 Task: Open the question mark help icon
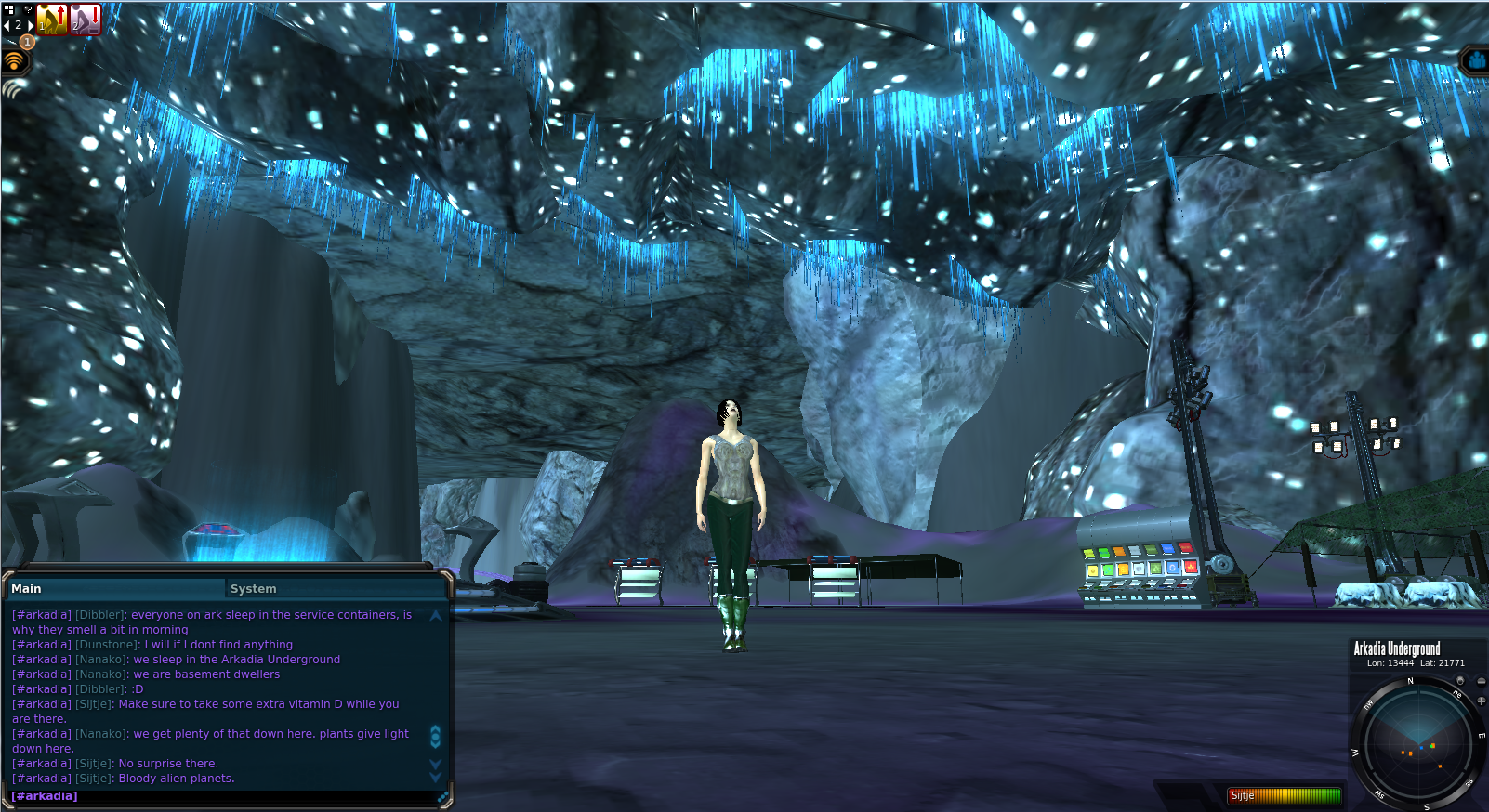pos(28,9)
